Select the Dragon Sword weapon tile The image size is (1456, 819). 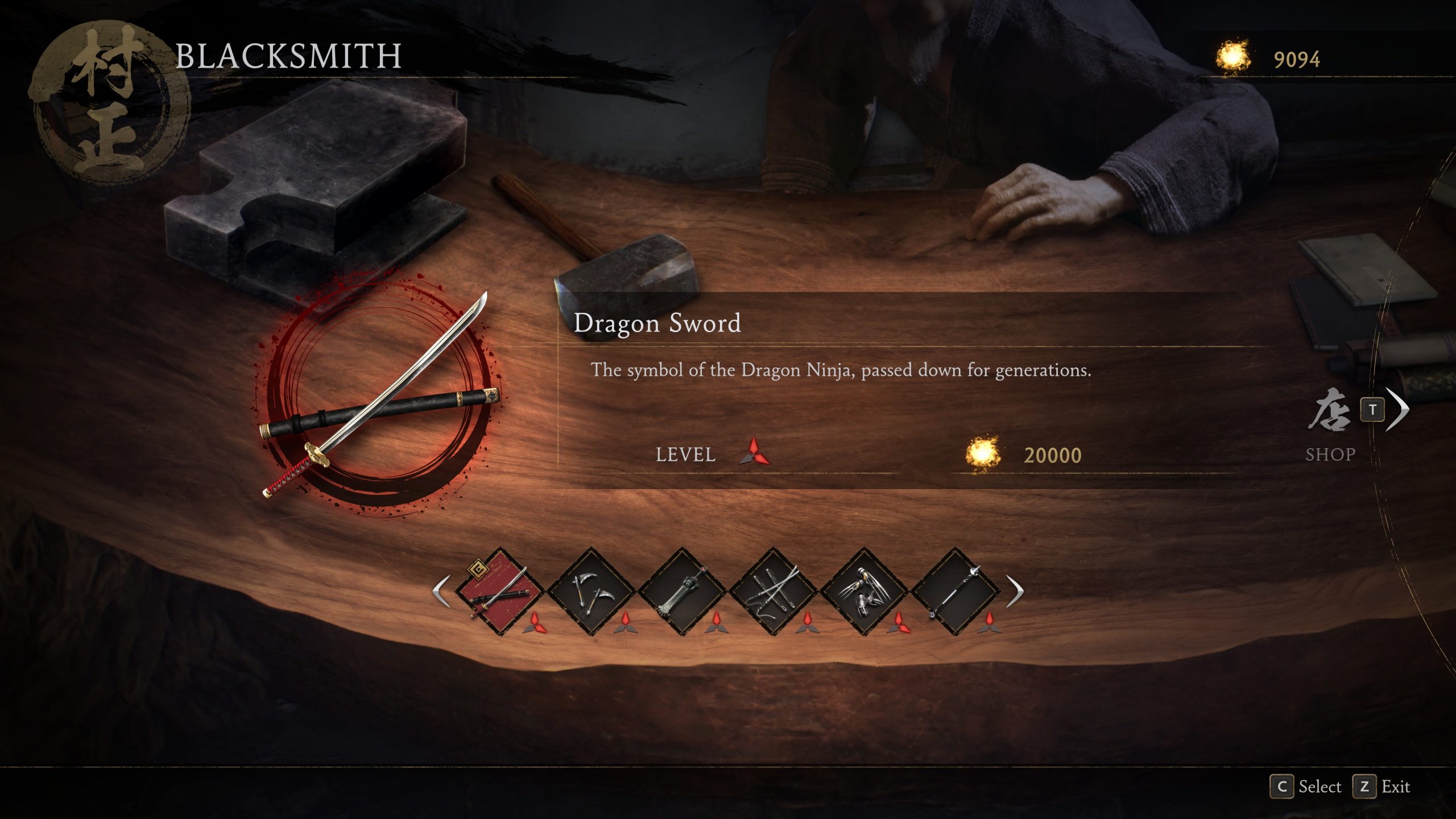pos(500,591)
